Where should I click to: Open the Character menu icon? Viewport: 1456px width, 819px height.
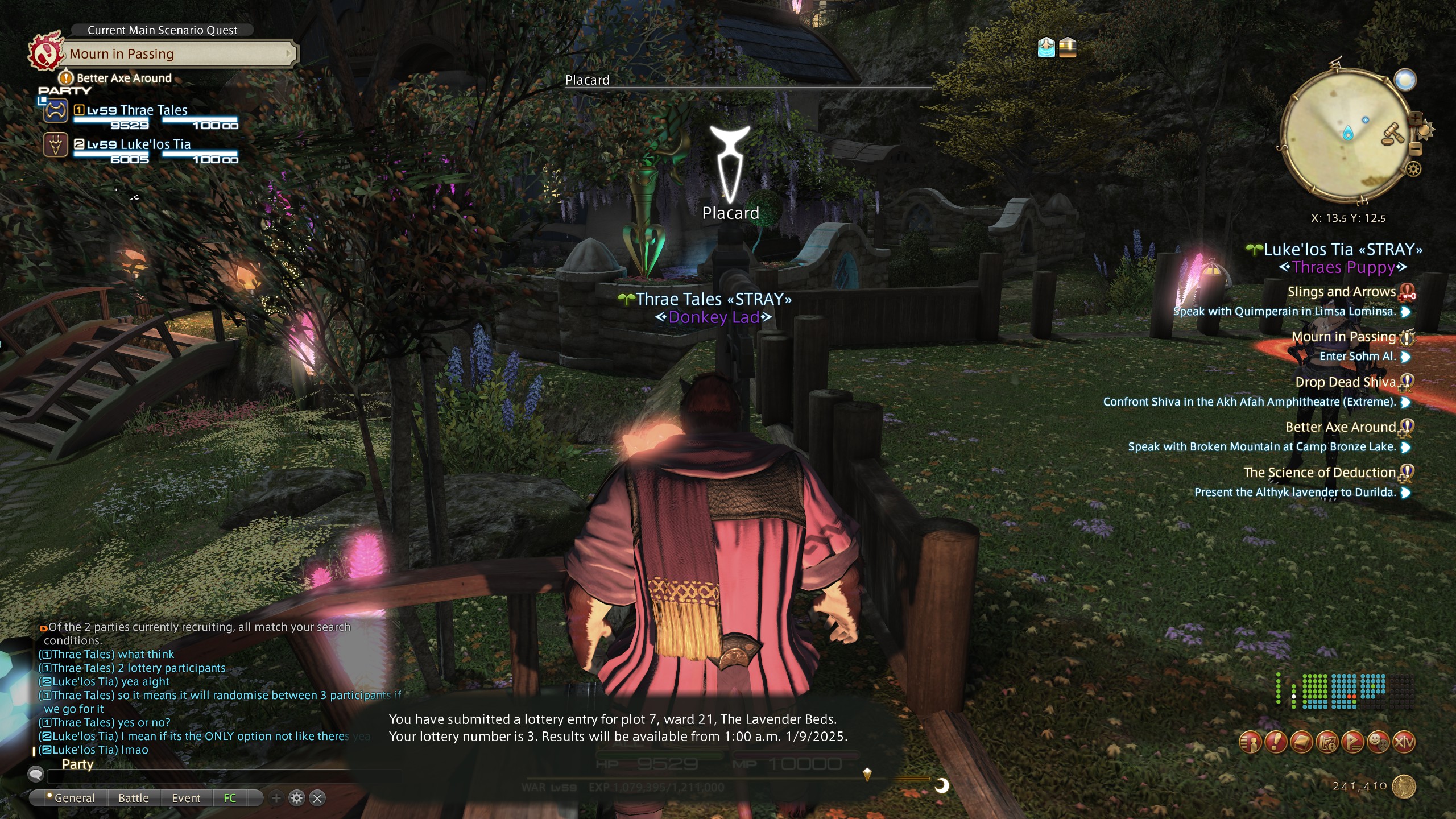pyautogui.click(x=1250, y=742)
